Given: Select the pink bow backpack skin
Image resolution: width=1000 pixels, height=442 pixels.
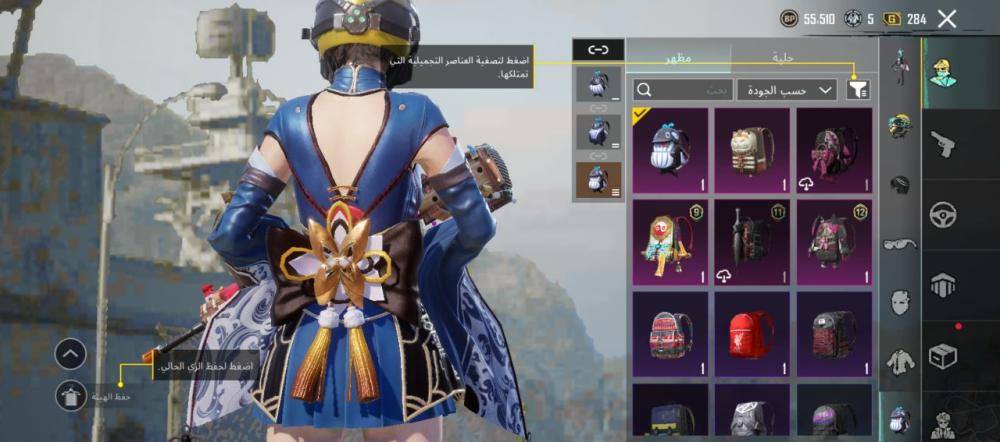Looking at the screenshot, I should pyautogui.click(x=834, y=151).
